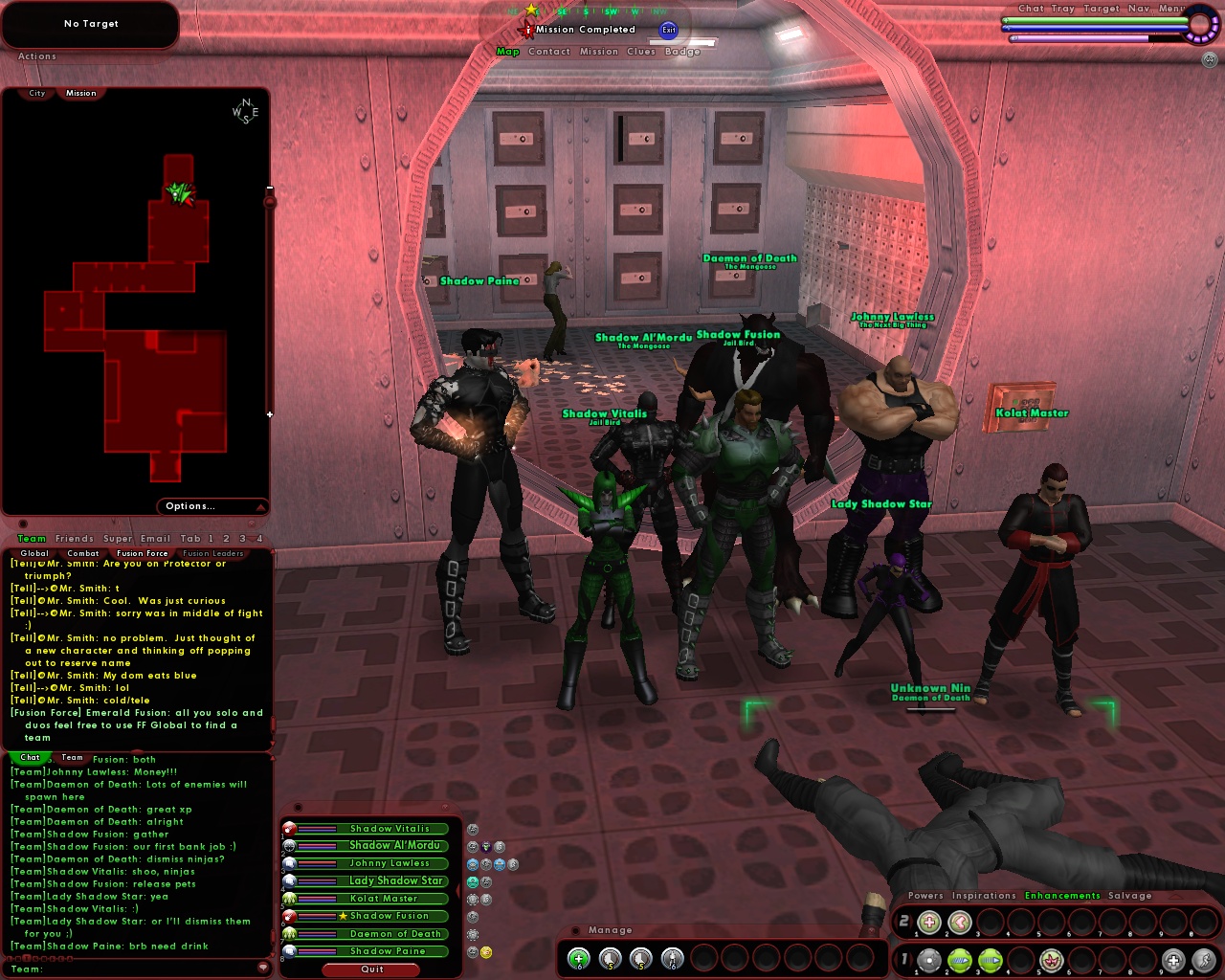The width and height of the screenshot is (1225, 980).
Task: Click the Rest power at the end of tray 1
Action: (x=1173, y=960)
